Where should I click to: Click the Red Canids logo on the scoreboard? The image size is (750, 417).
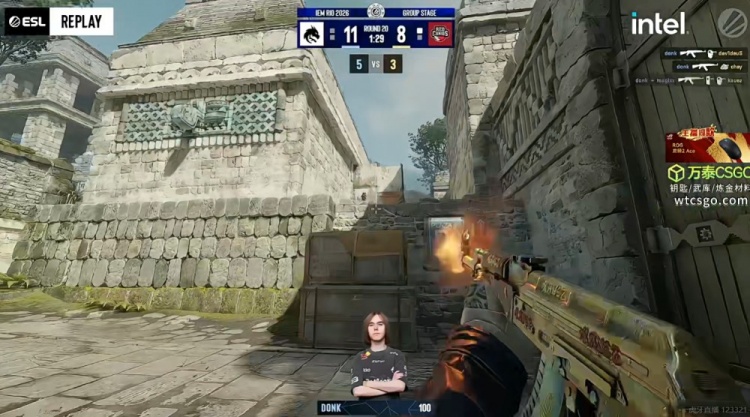(441, 34)
